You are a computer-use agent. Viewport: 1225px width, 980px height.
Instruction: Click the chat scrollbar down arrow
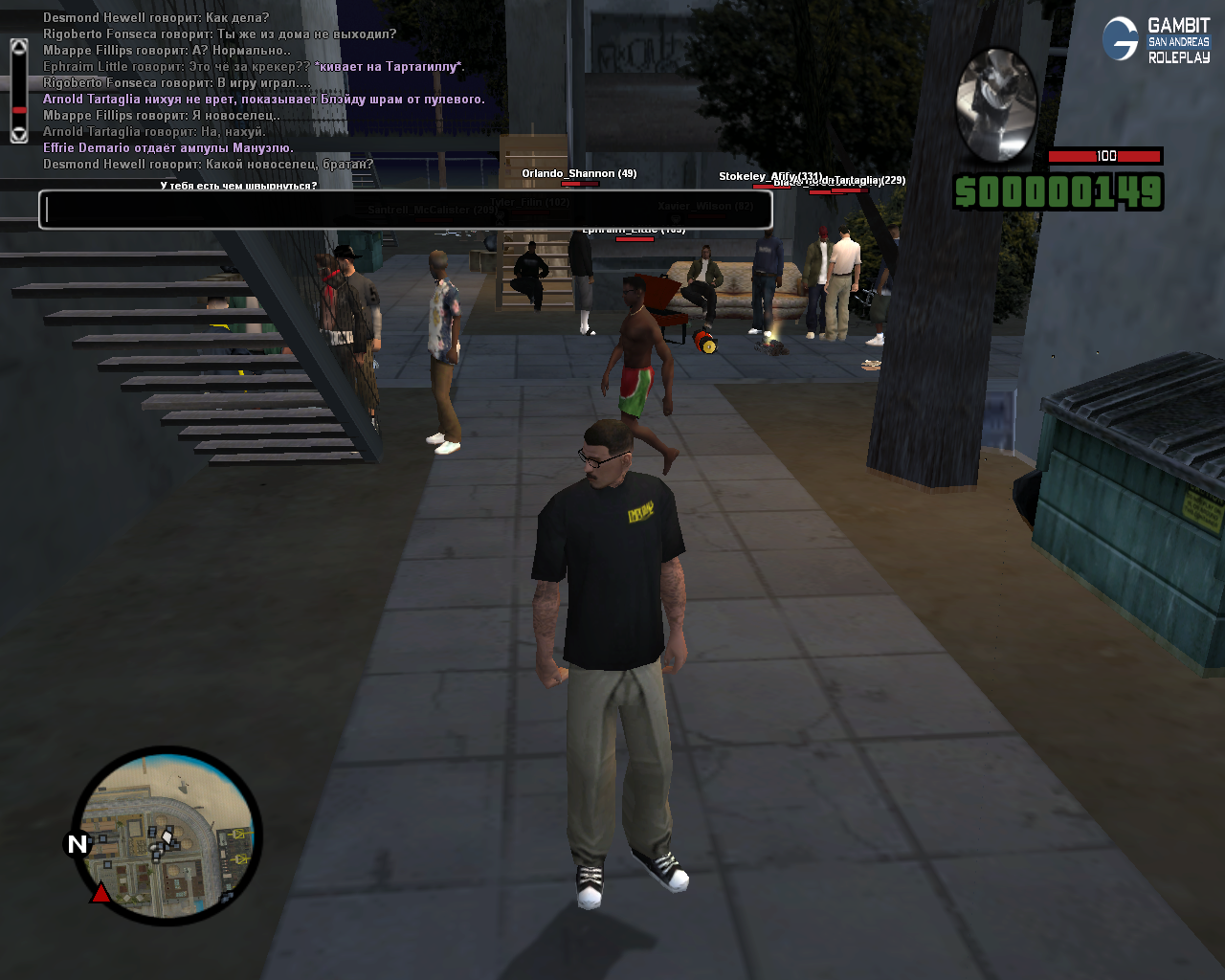click(x=19, y=135)
